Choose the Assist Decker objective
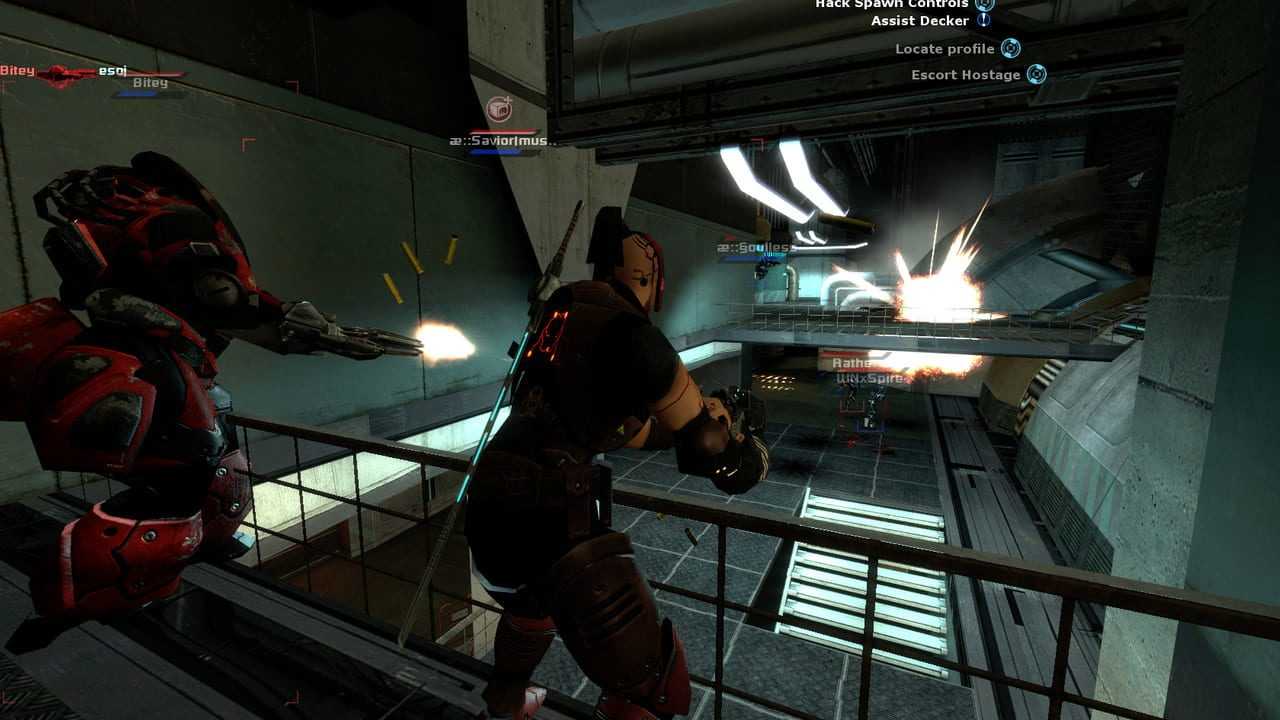This screenshot has height=720, width=1280. click(x=920, y=21)
